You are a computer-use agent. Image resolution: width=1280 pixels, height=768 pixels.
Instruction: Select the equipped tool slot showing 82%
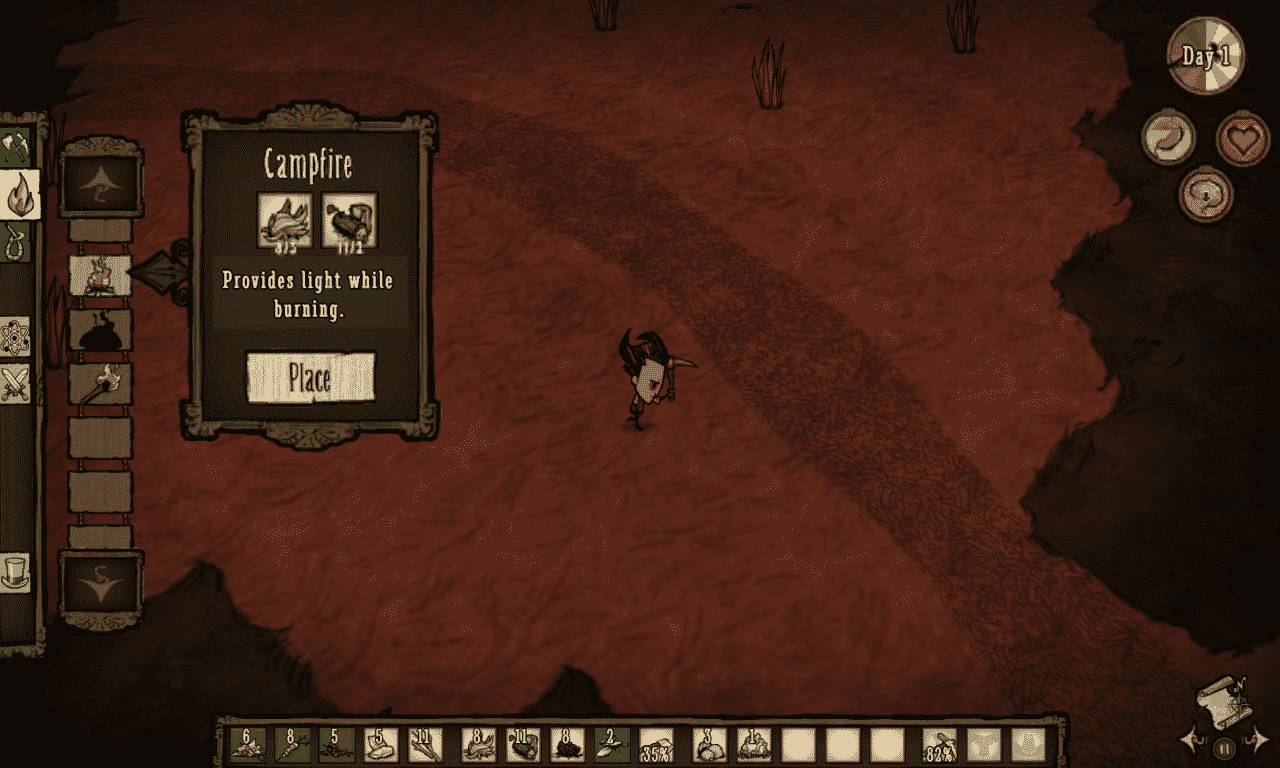click(939, 746)
